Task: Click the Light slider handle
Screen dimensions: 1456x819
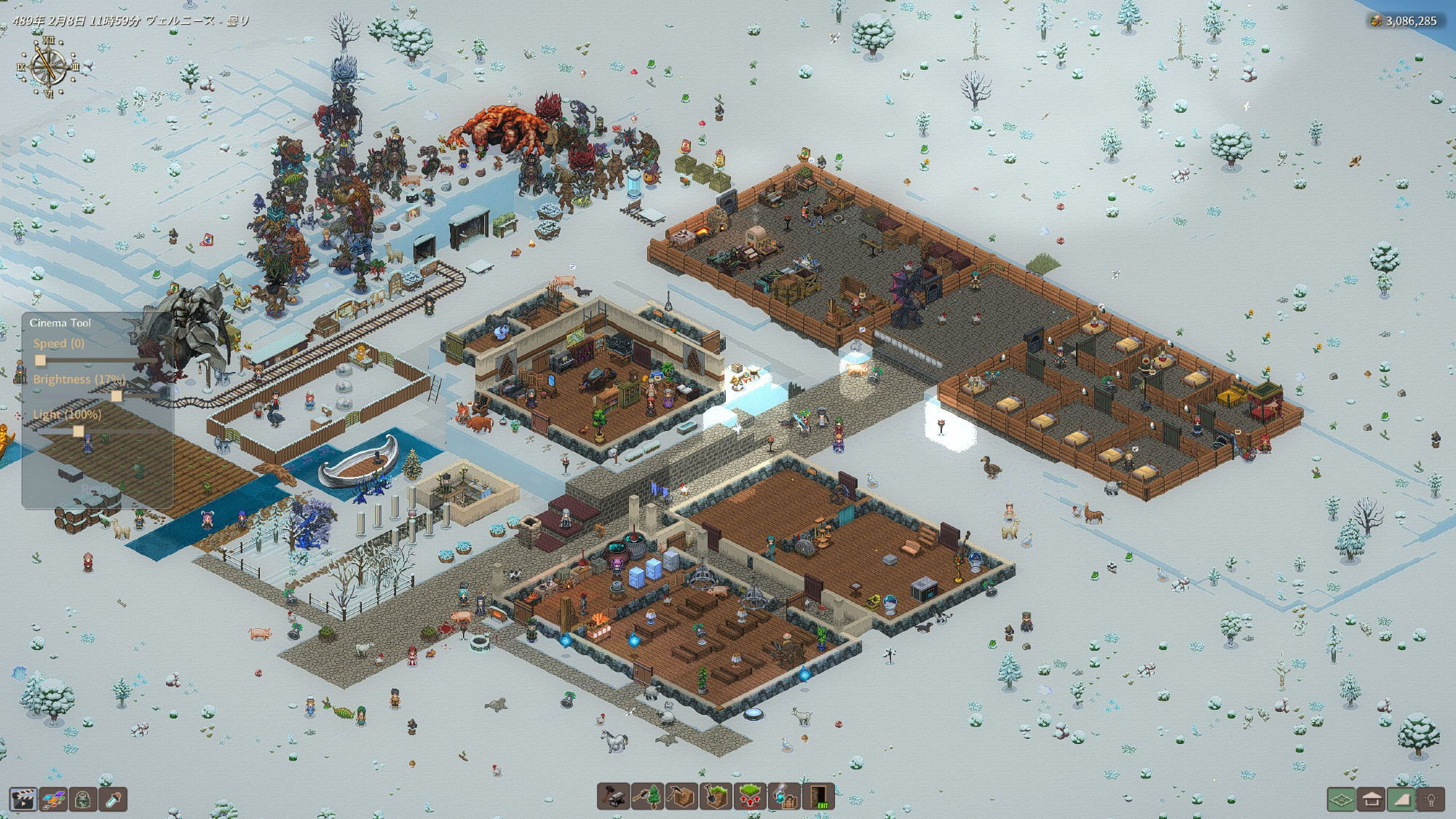Action: [79, 431]
